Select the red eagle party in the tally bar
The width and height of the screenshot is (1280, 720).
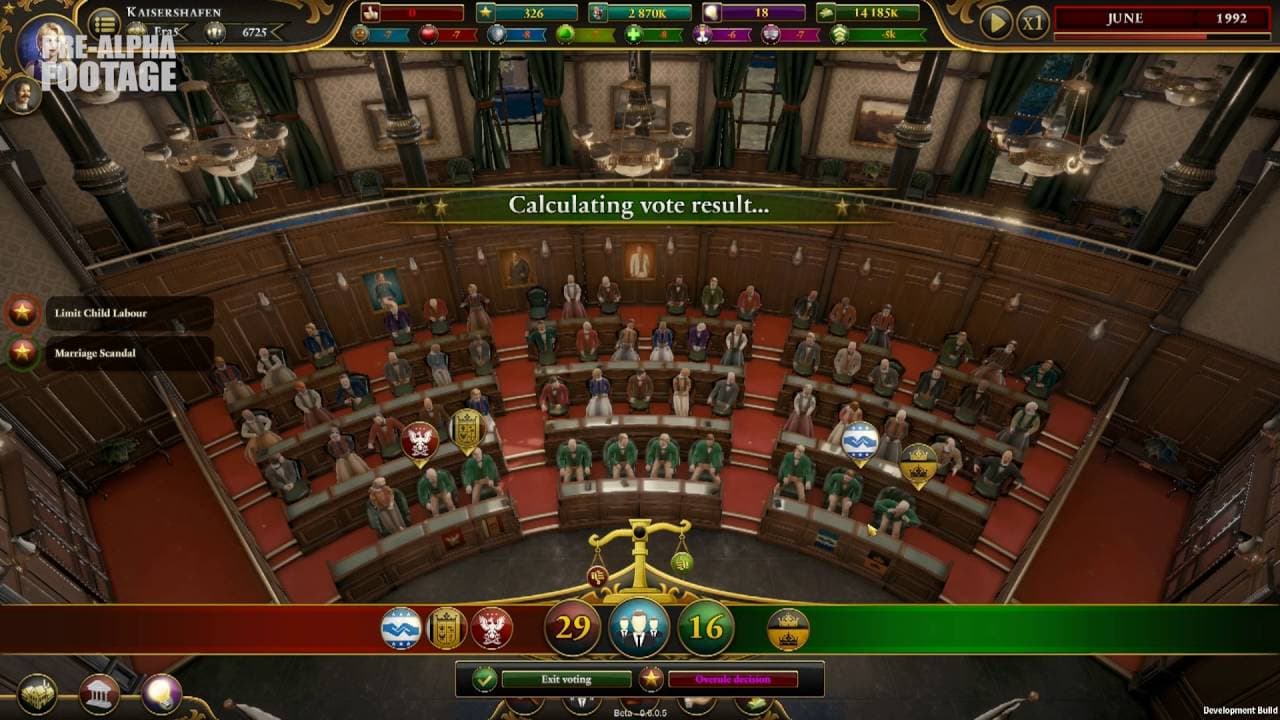(491, 629)
